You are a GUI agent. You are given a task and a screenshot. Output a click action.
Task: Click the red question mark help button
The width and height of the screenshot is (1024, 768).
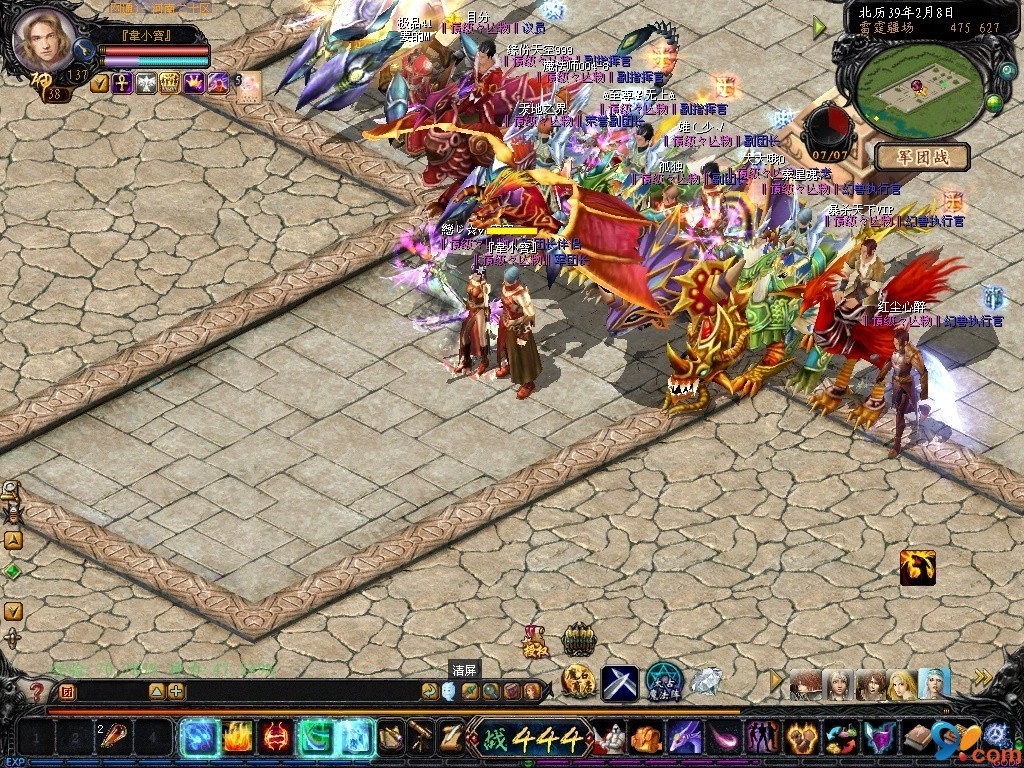pyautogui.click(x=37, y=691)
